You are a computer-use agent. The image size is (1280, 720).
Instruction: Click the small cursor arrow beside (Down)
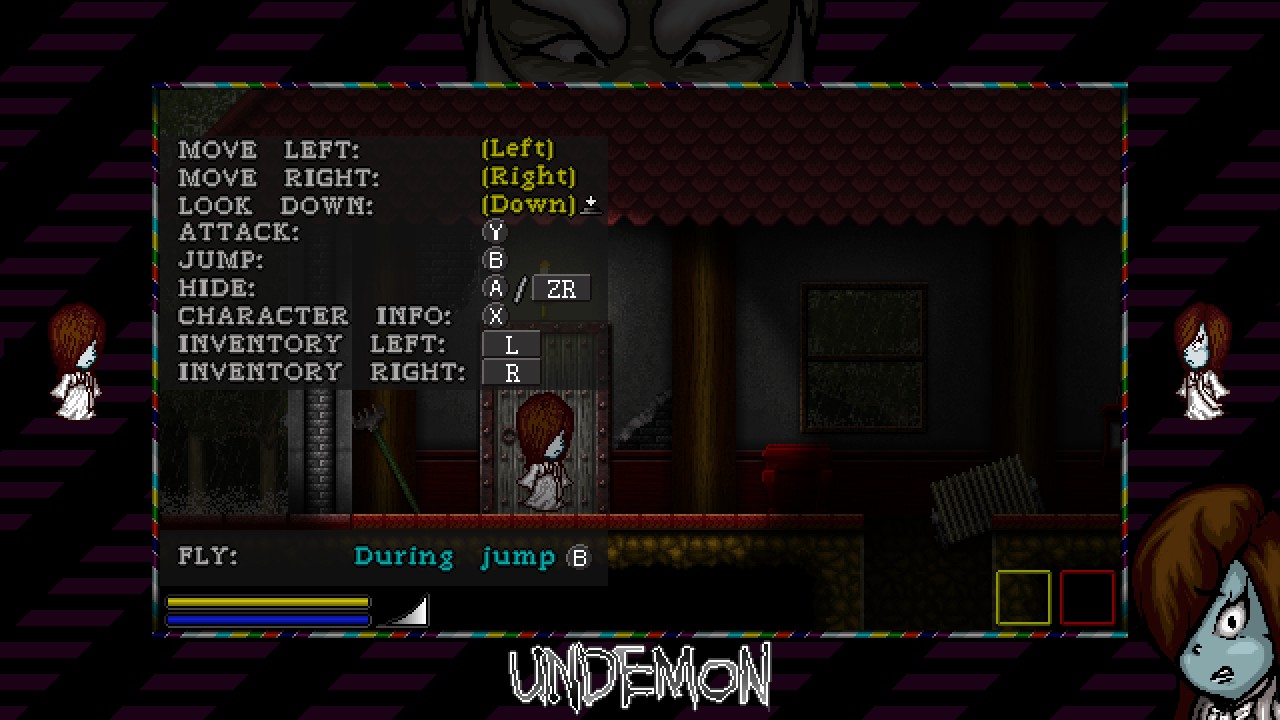[590, 204]
